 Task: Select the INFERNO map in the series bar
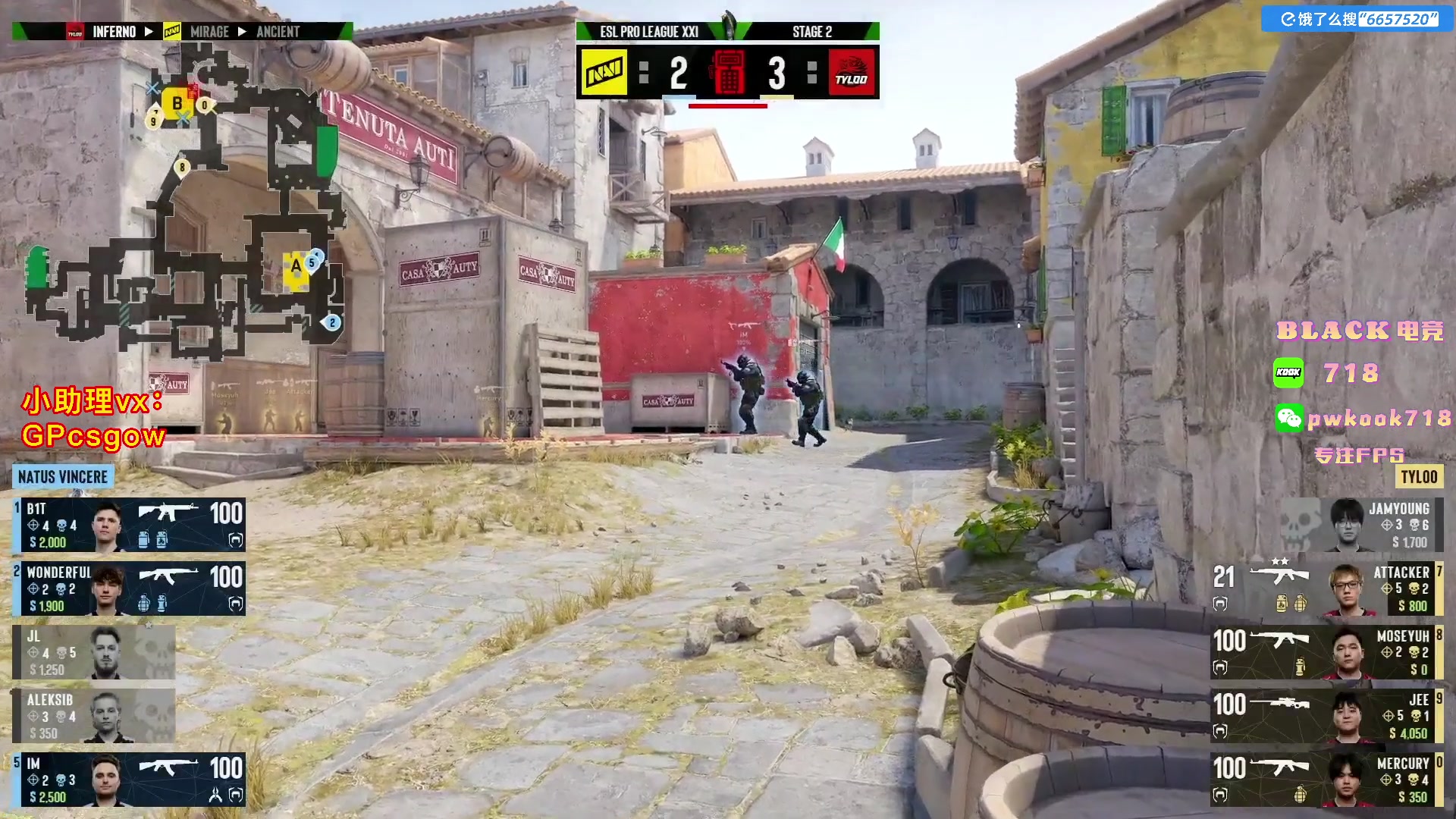tap(114, 32)
